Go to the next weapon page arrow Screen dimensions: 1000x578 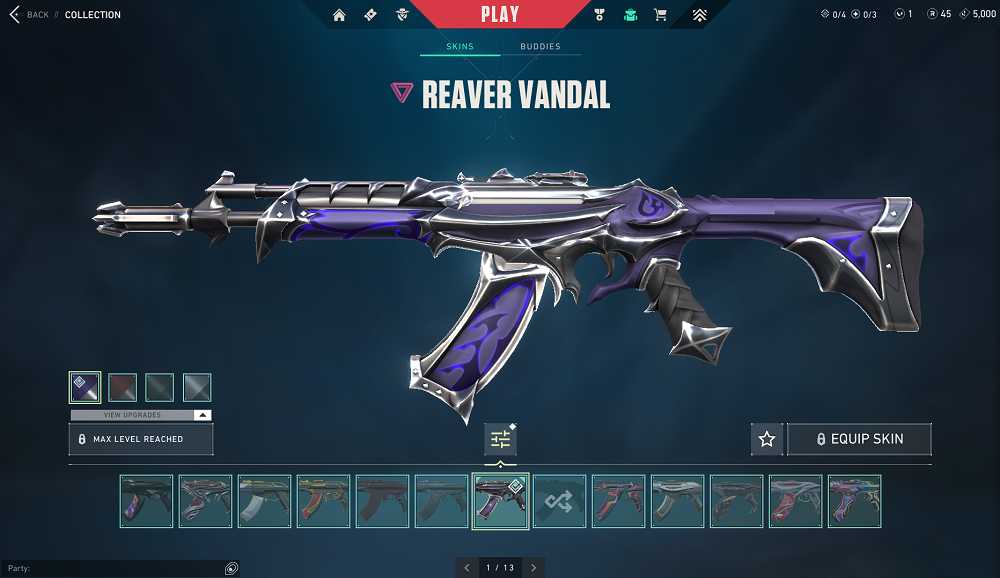tap(534, 568)
